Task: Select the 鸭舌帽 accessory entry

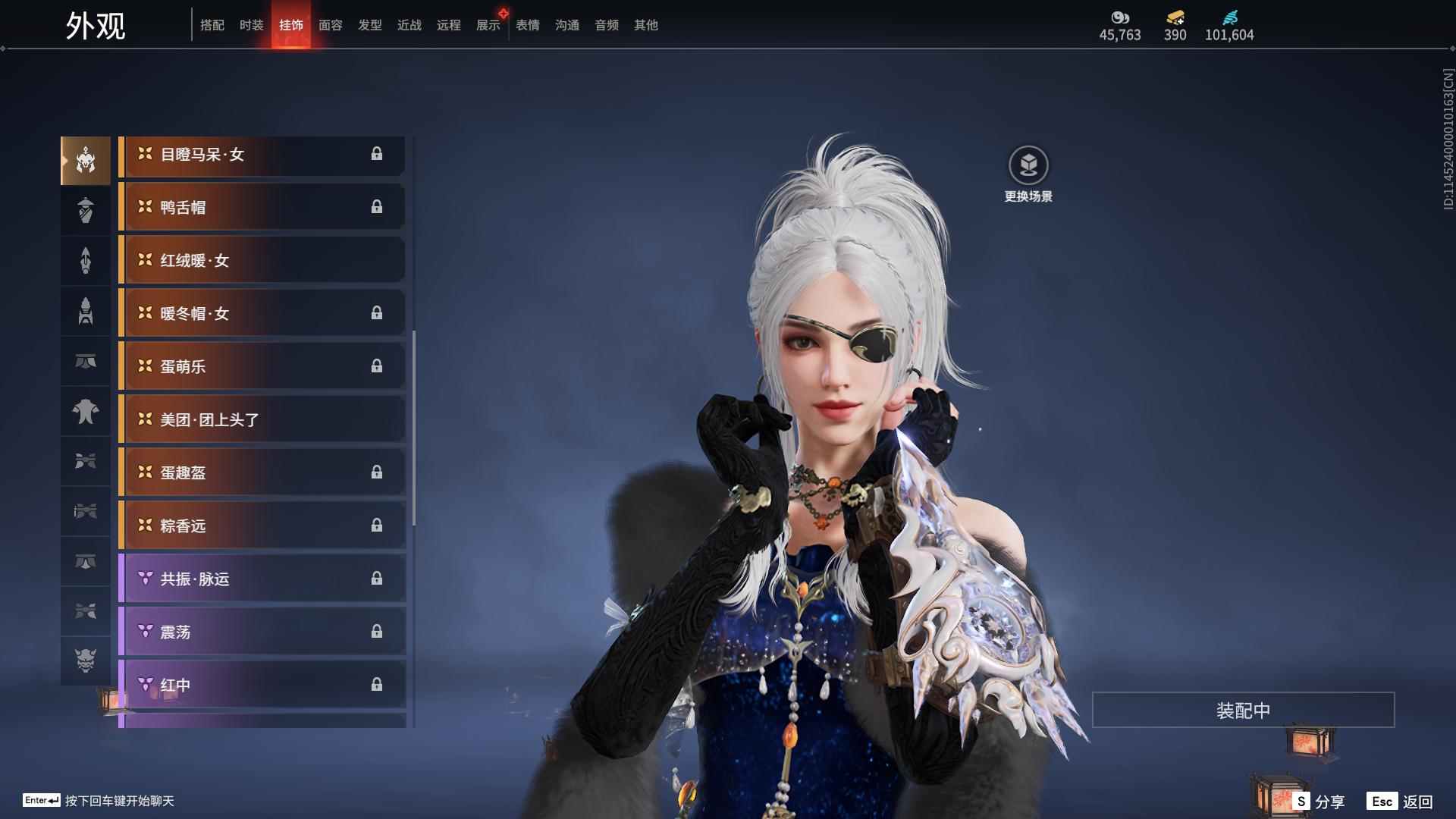Action: (262, 207)
